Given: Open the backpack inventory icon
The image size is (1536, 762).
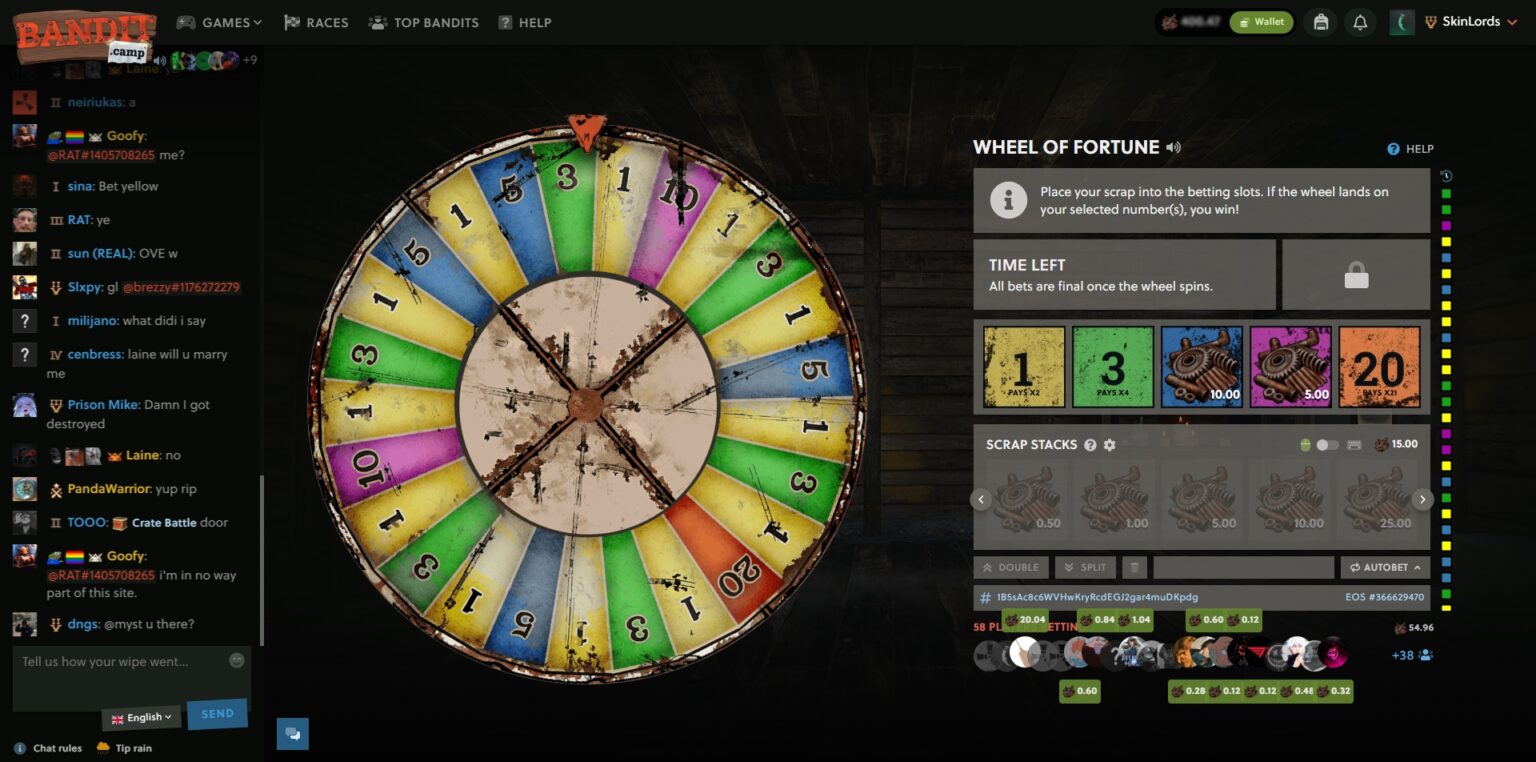Looking at the screenshot, I should (1321, 22).
